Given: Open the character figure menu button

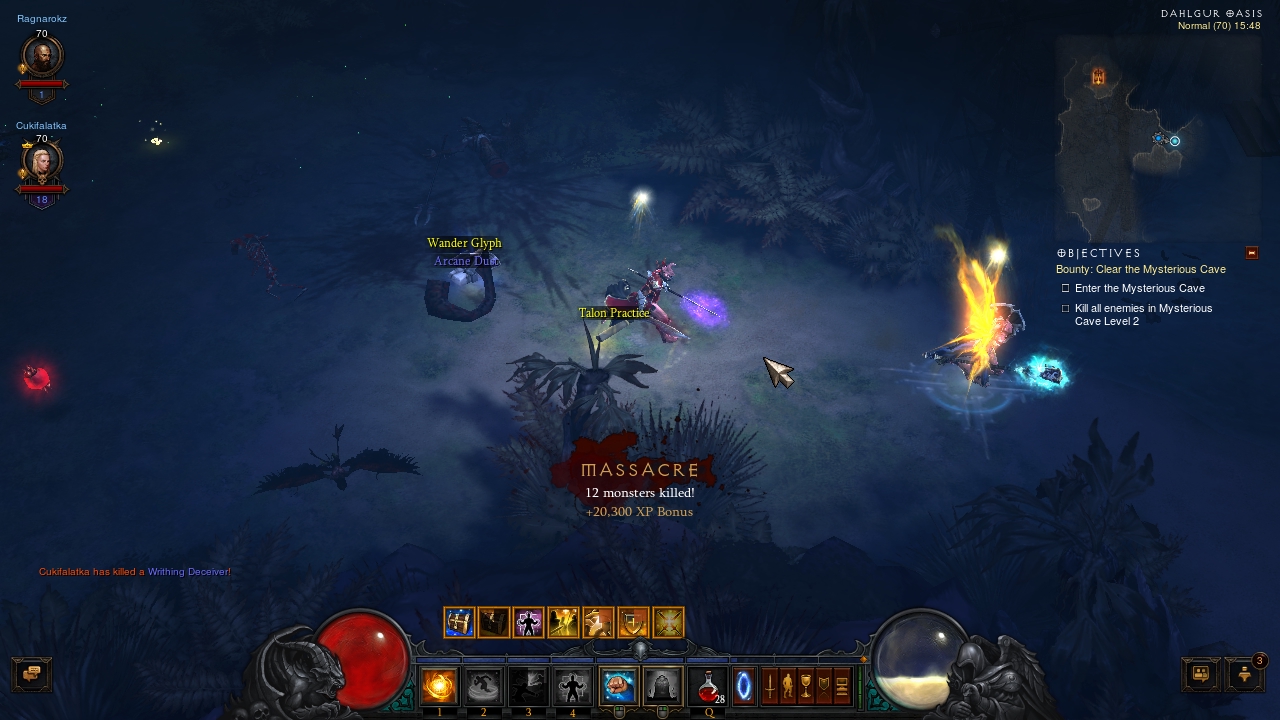Looking at the screenshot, I should [x=787, y=686].
